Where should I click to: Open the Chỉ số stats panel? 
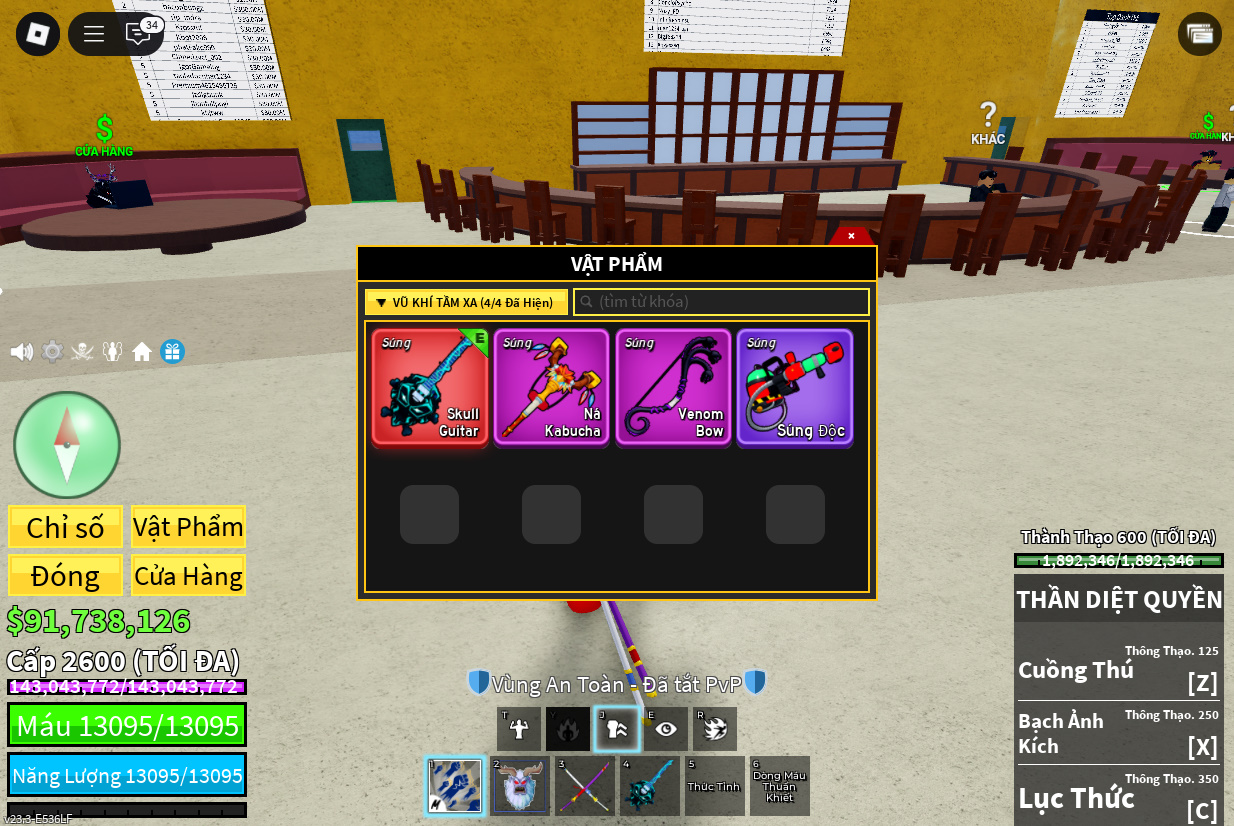[66, 527]
